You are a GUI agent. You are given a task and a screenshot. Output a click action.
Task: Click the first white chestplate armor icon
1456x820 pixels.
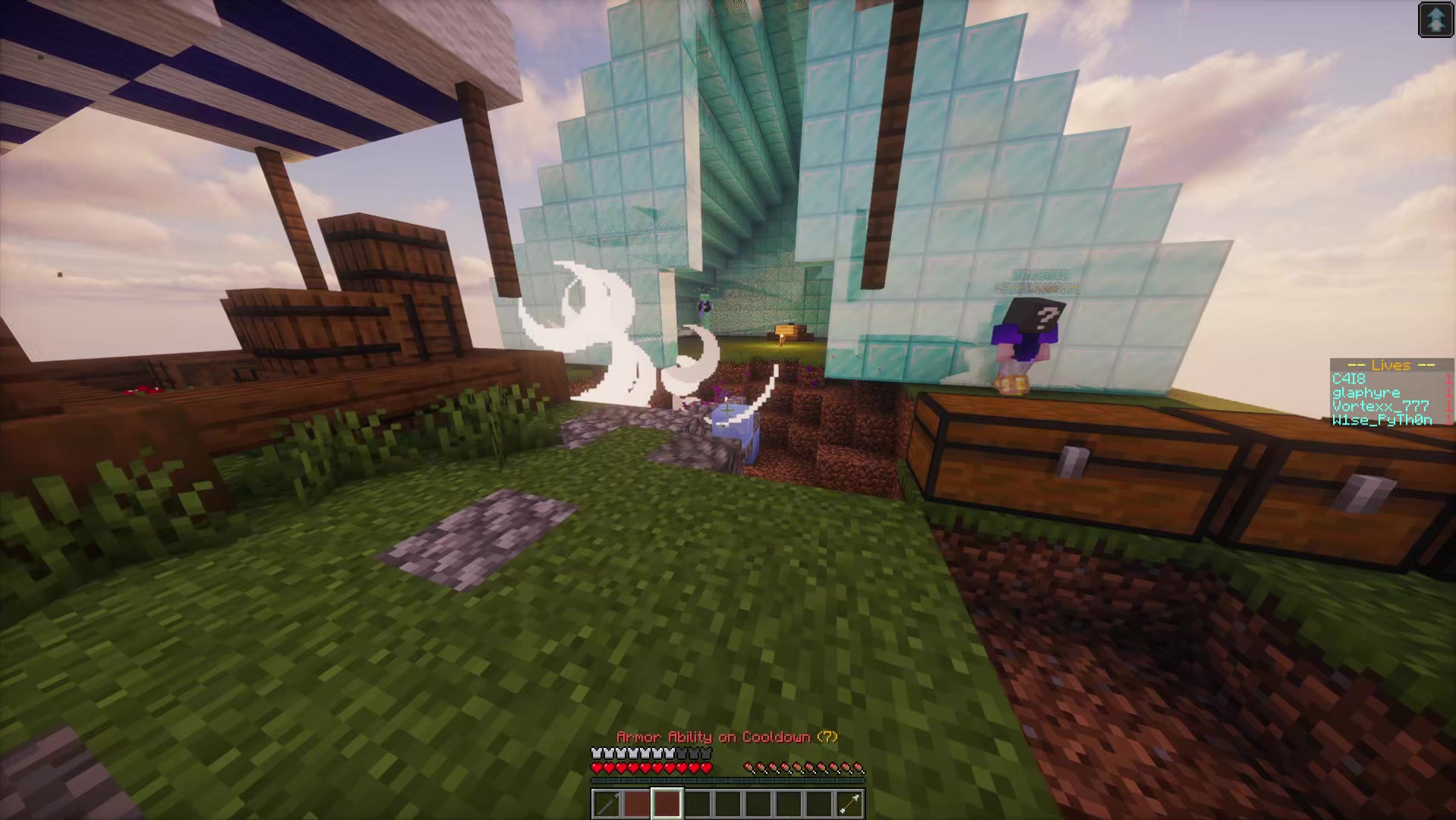click(597, 752)
